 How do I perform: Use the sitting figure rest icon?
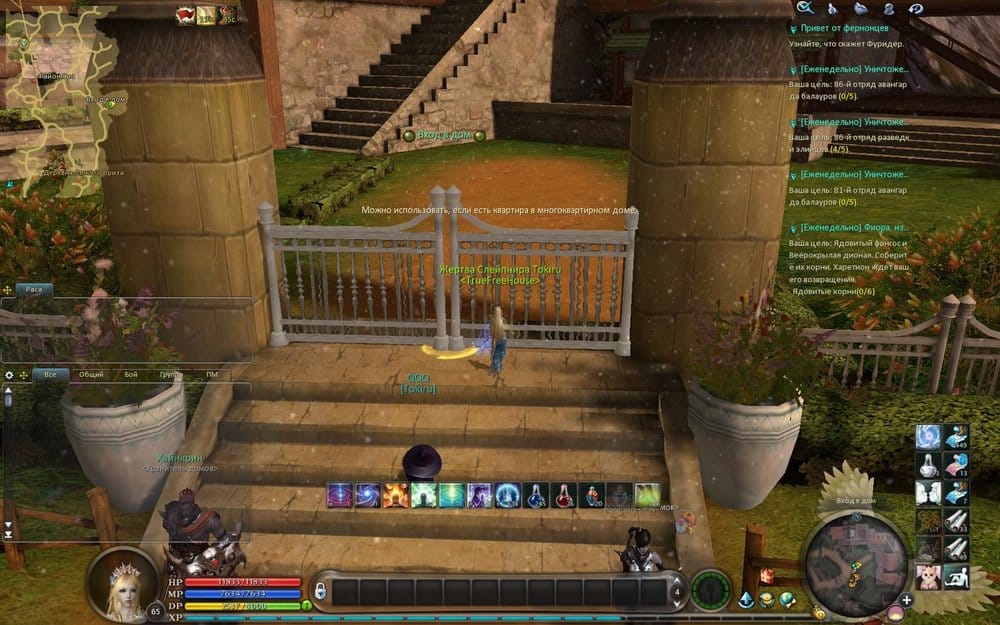(x=955, y=576)
